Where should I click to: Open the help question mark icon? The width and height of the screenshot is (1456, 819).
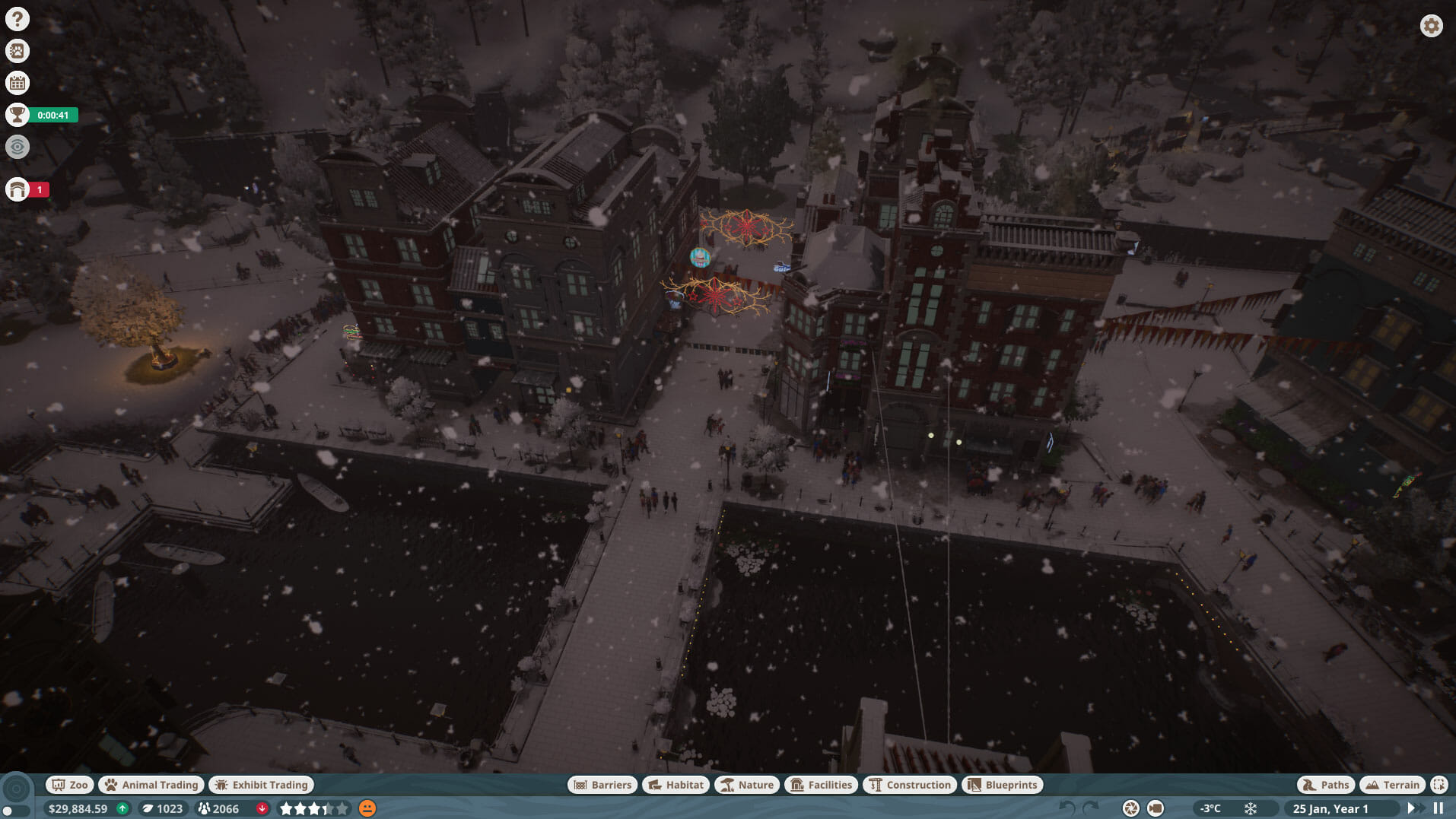point(17,19)
